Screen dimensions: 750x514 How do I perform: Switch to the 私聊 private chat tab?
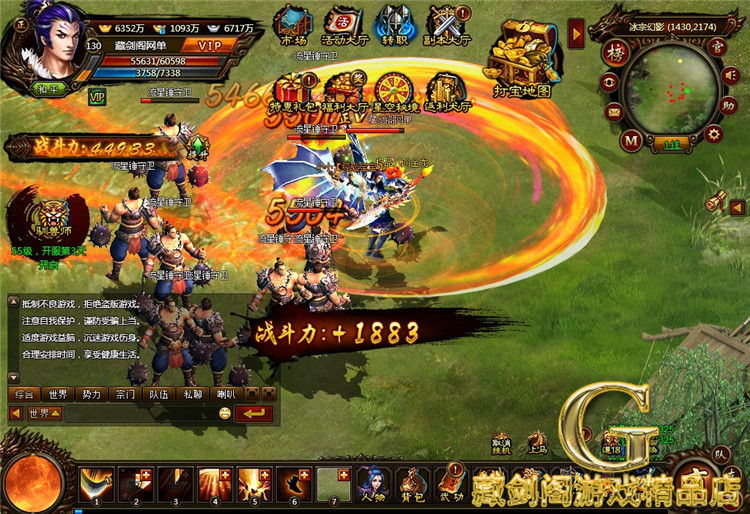[x=191, y=394]
